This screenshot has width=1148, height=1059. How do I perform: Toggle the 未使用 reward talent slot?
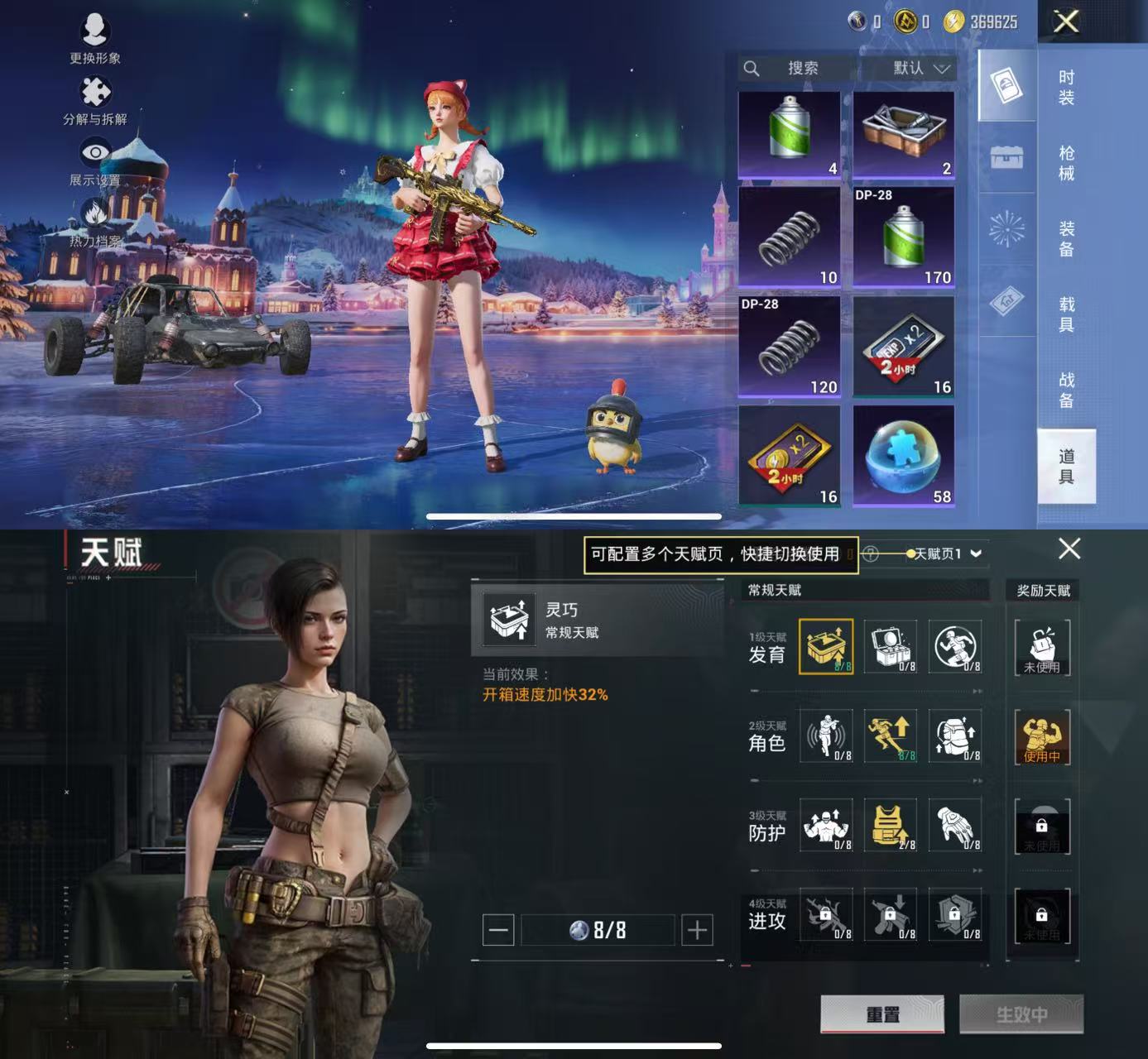pyautogui.click(x=1043, y=648)
